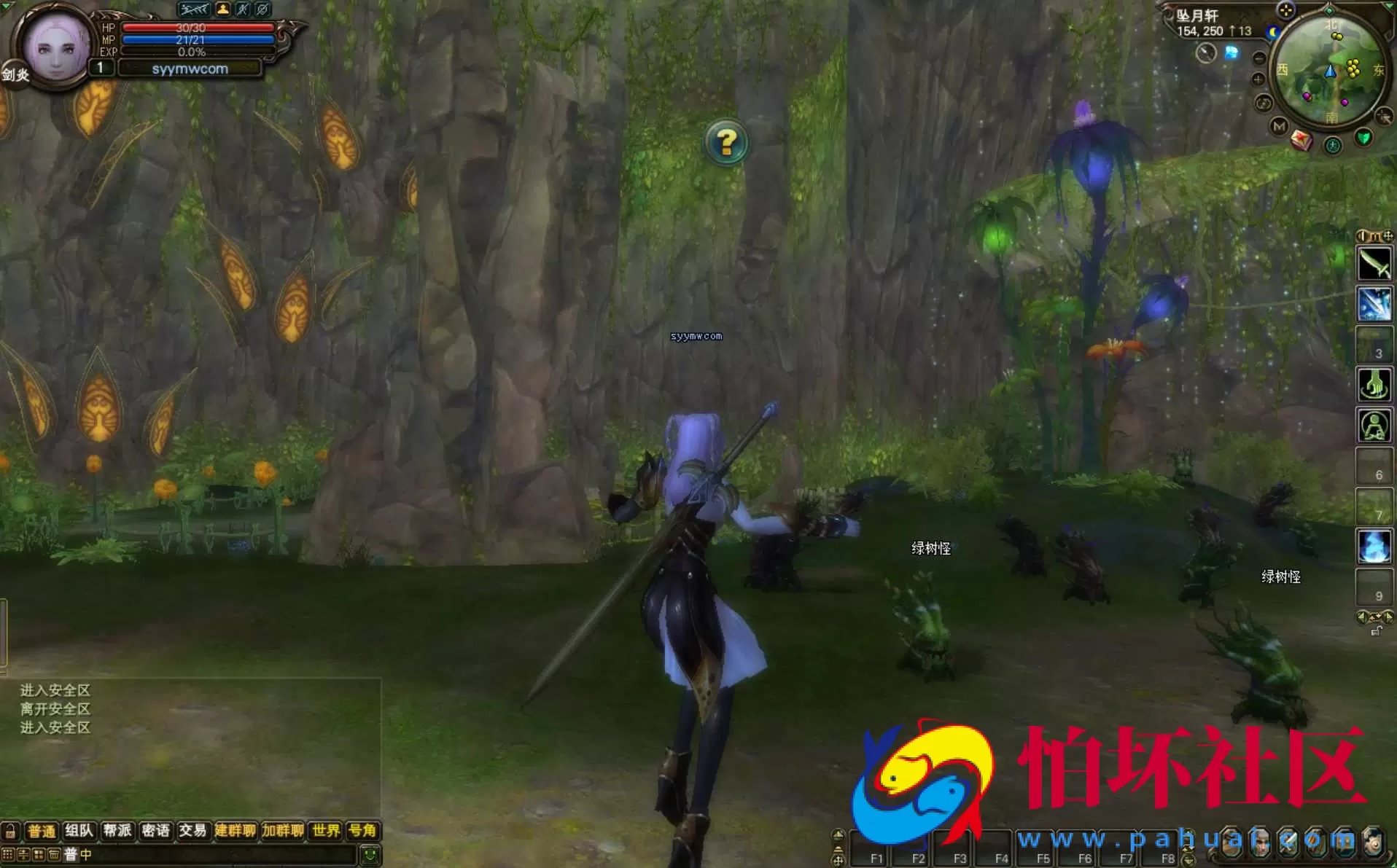1397x868 pixels.
Task: Click the M button beside the minimap
Action: pos(1278,126)
